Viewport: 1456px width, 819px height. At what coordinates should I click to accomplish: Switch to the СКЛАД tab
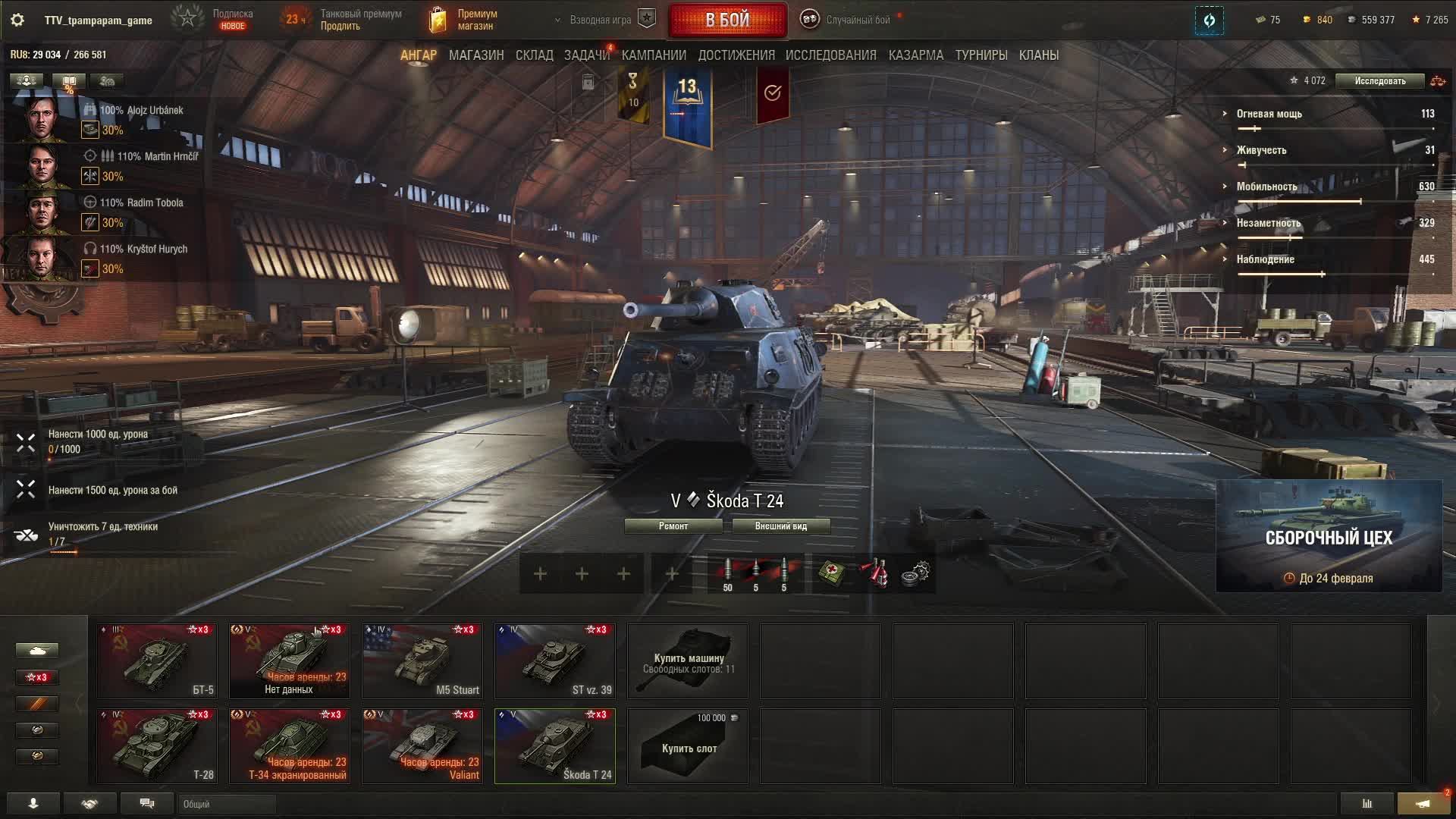[x=534, y=55]
